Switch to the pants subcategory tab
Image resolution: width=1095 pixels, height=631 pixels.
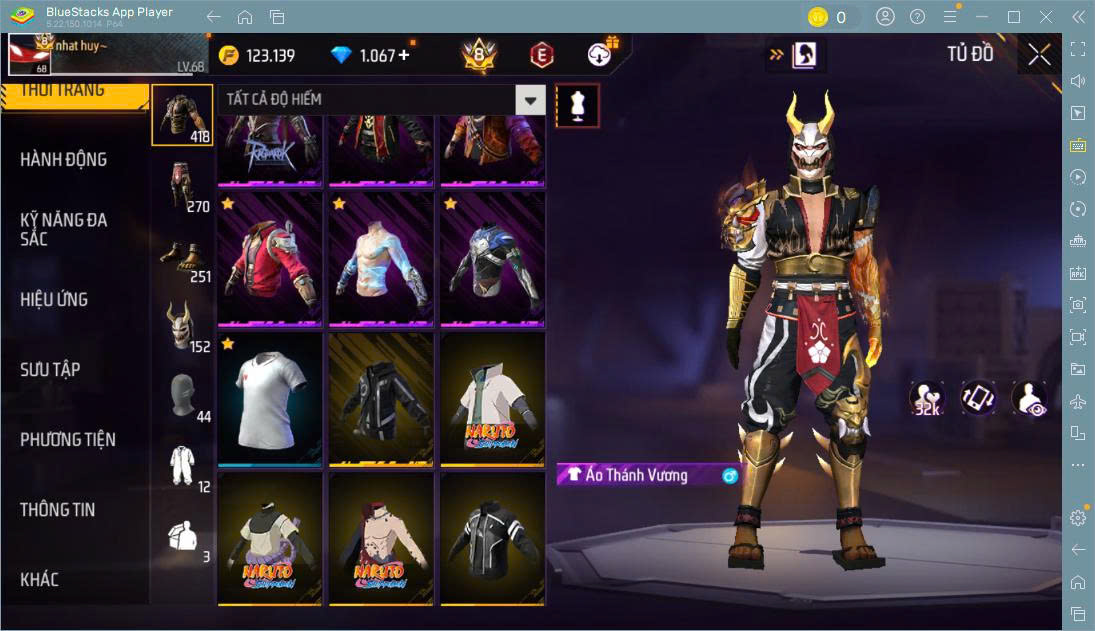pyautogui.click(x=182, y=187)
